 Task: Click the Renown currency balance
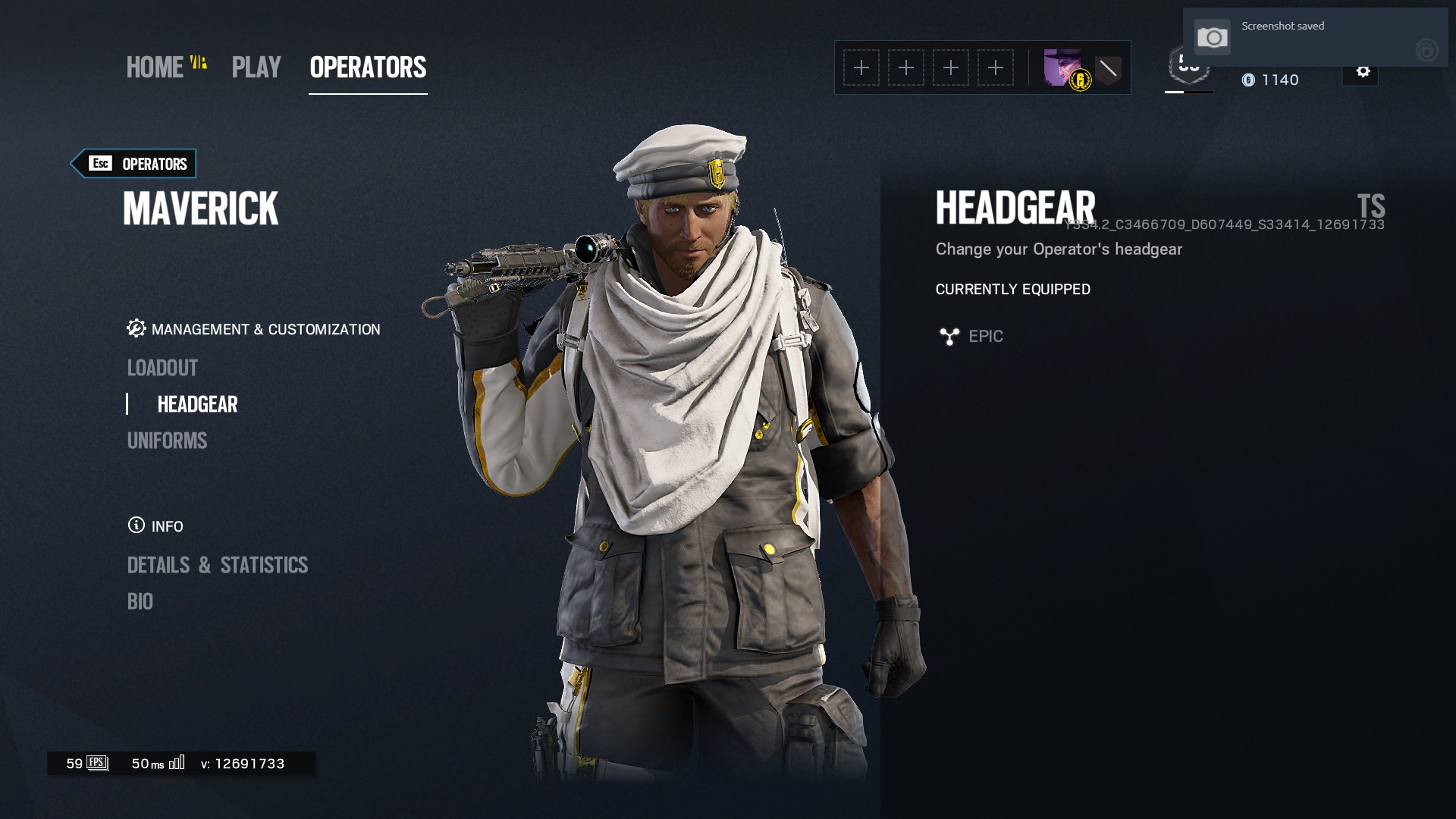coord(1271,80)
